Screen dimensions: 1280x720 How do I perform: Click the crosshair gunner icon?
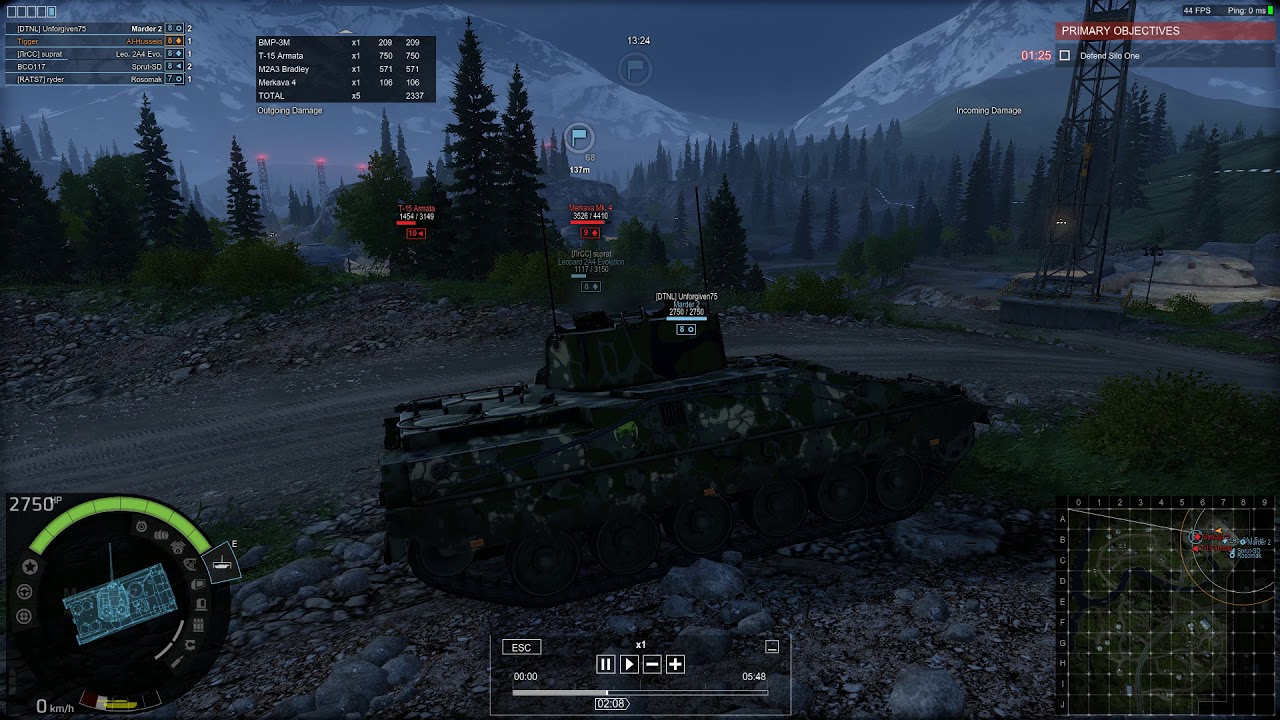pos(24,616)
